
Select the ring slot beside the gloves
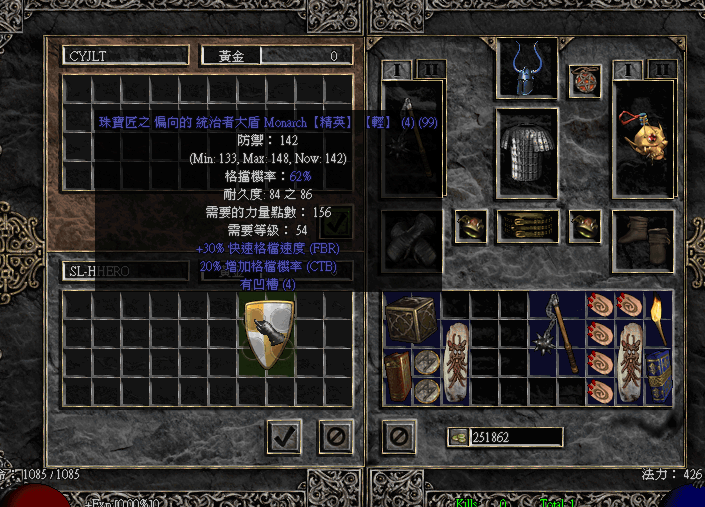pyautogui.click(x=471, y=227)
